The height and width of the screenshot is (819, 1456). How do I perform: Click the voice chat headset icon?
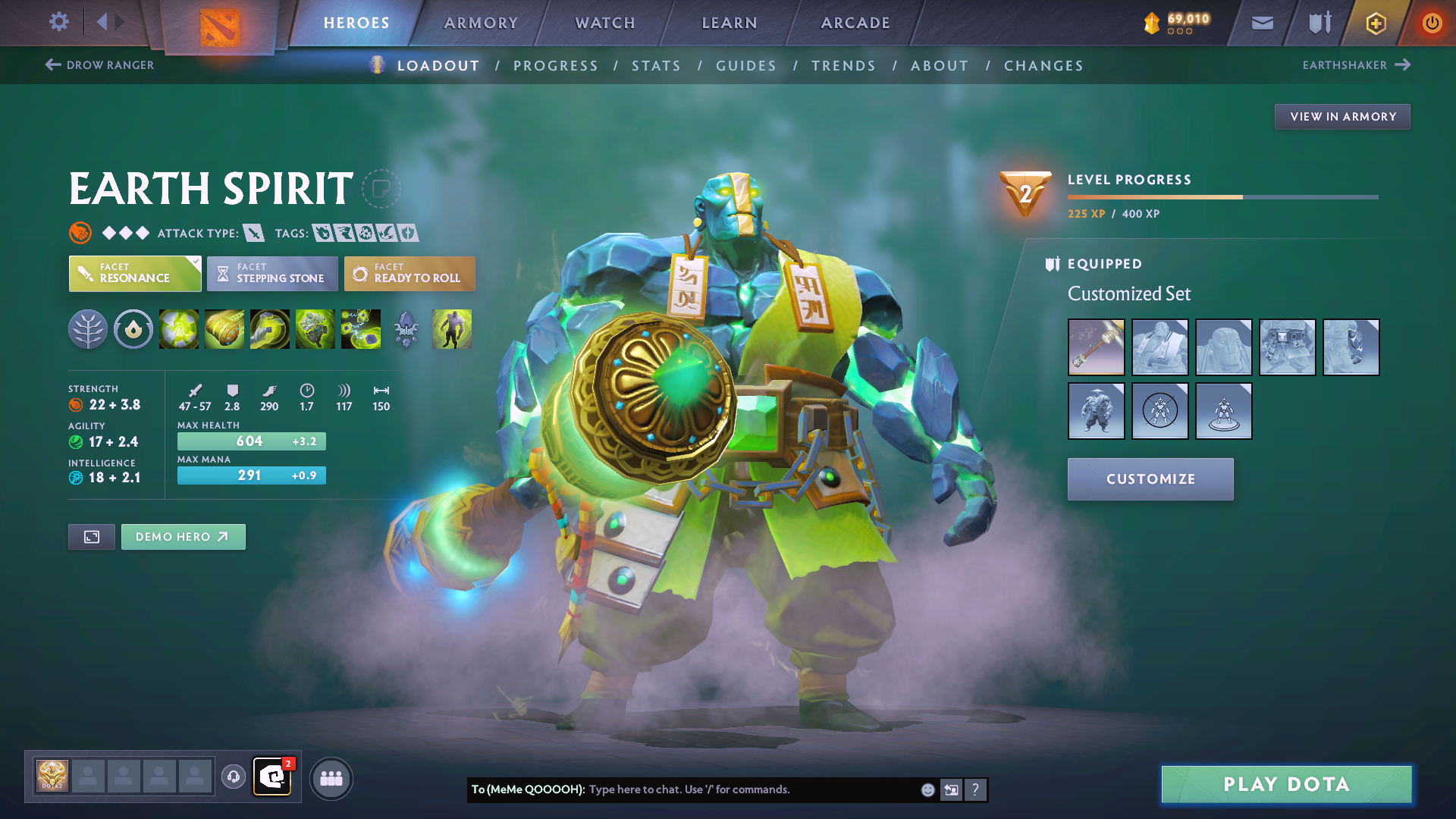[233, 777]
